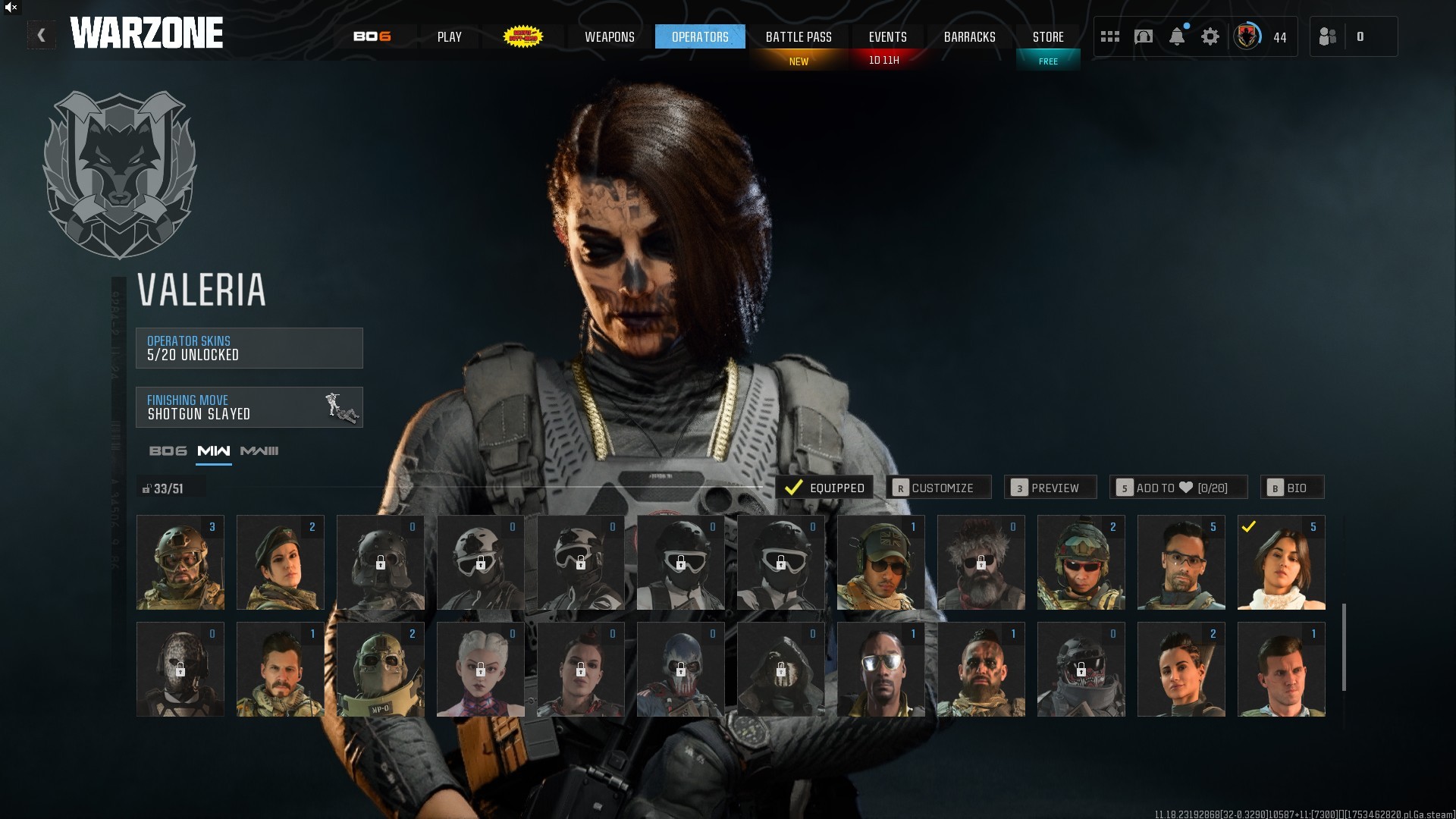The height and width of the screenshot is (819, 1456).
Task: Select the BO6 game tab in top bar
Action: coord(372,36)
